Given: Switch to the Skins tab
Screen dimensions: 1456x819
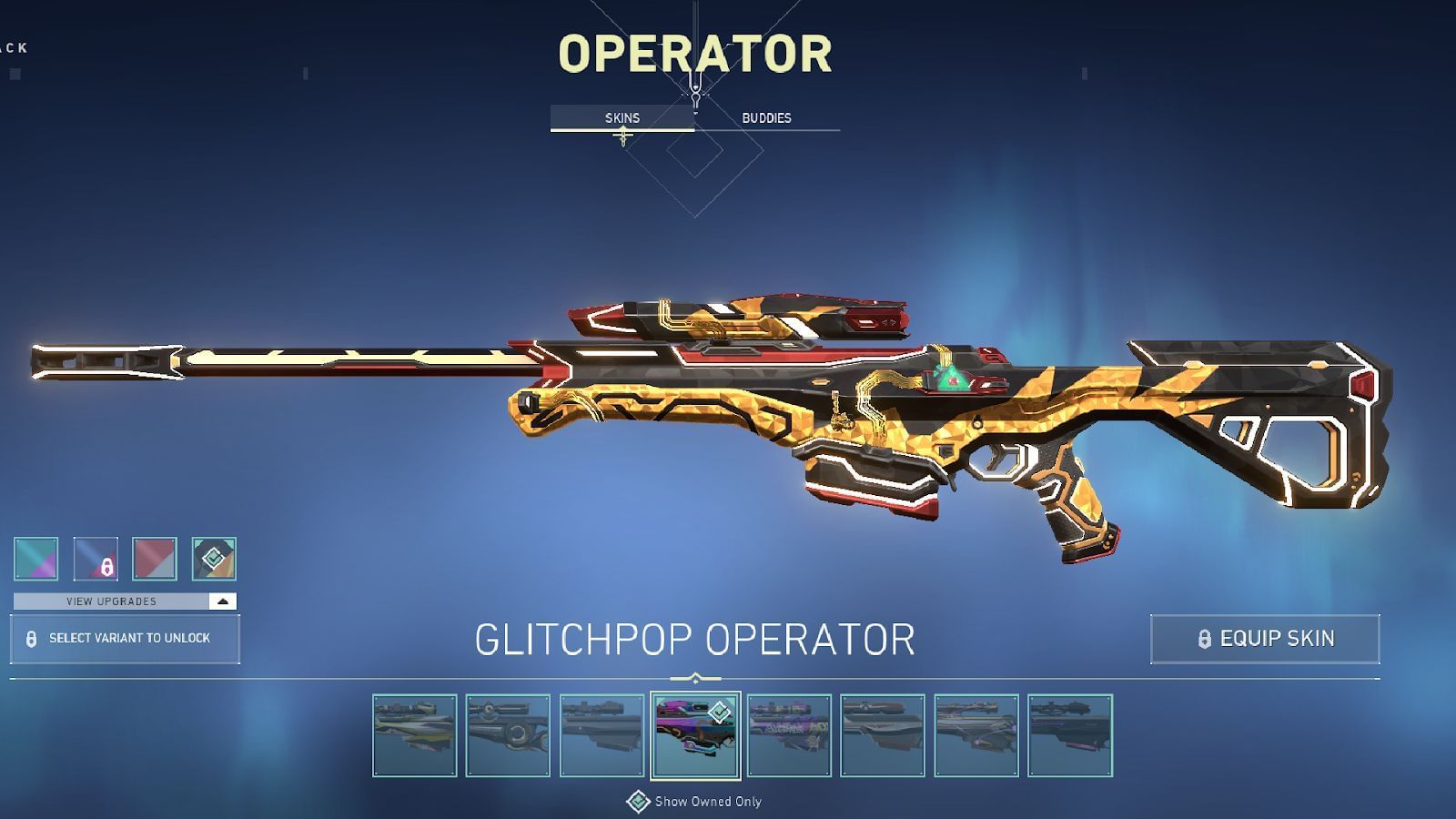Looking at the screenshot, I should click(623, 116).
